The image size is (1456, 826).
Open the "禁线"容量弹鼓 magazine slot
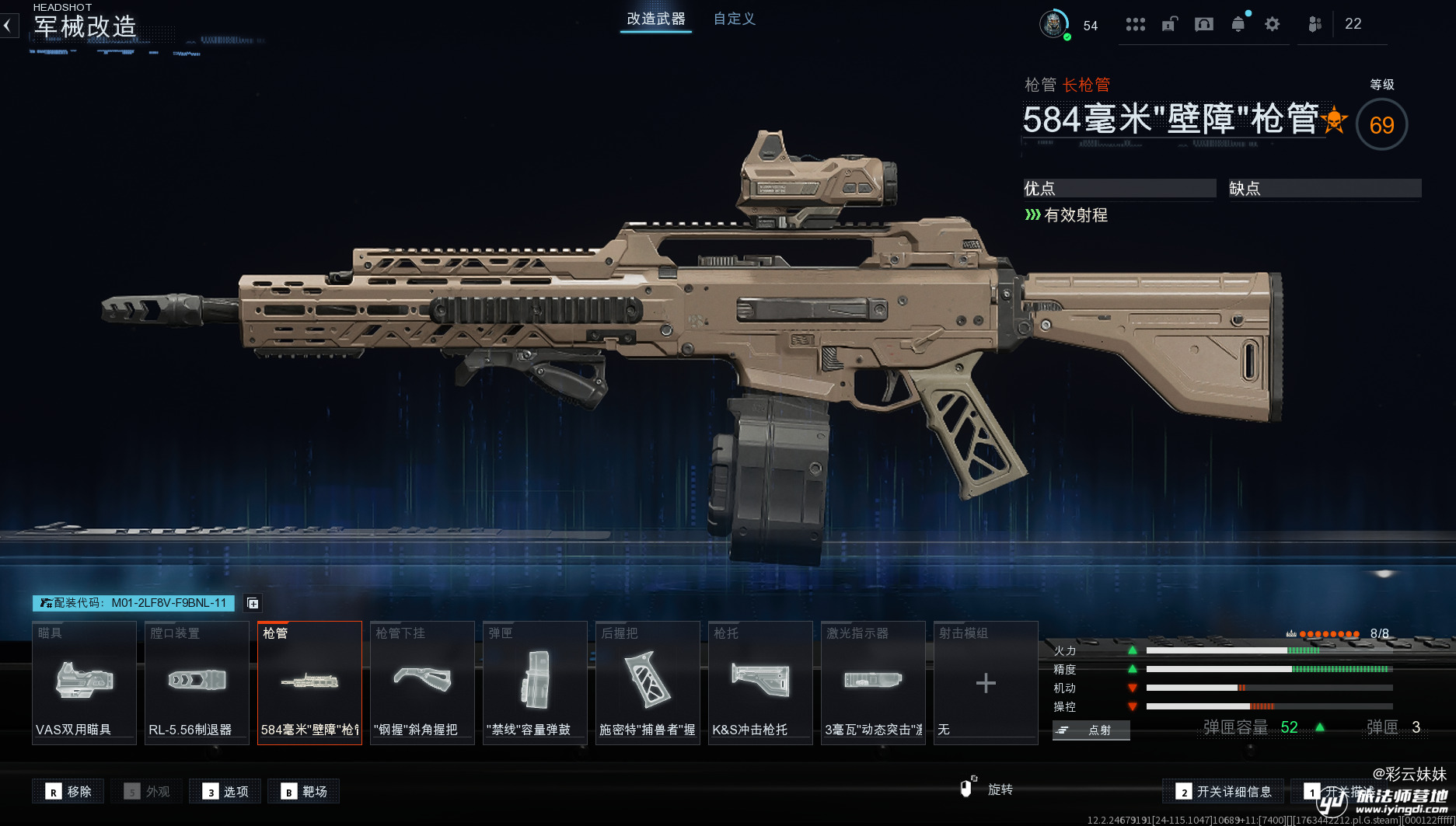point(535,682)
